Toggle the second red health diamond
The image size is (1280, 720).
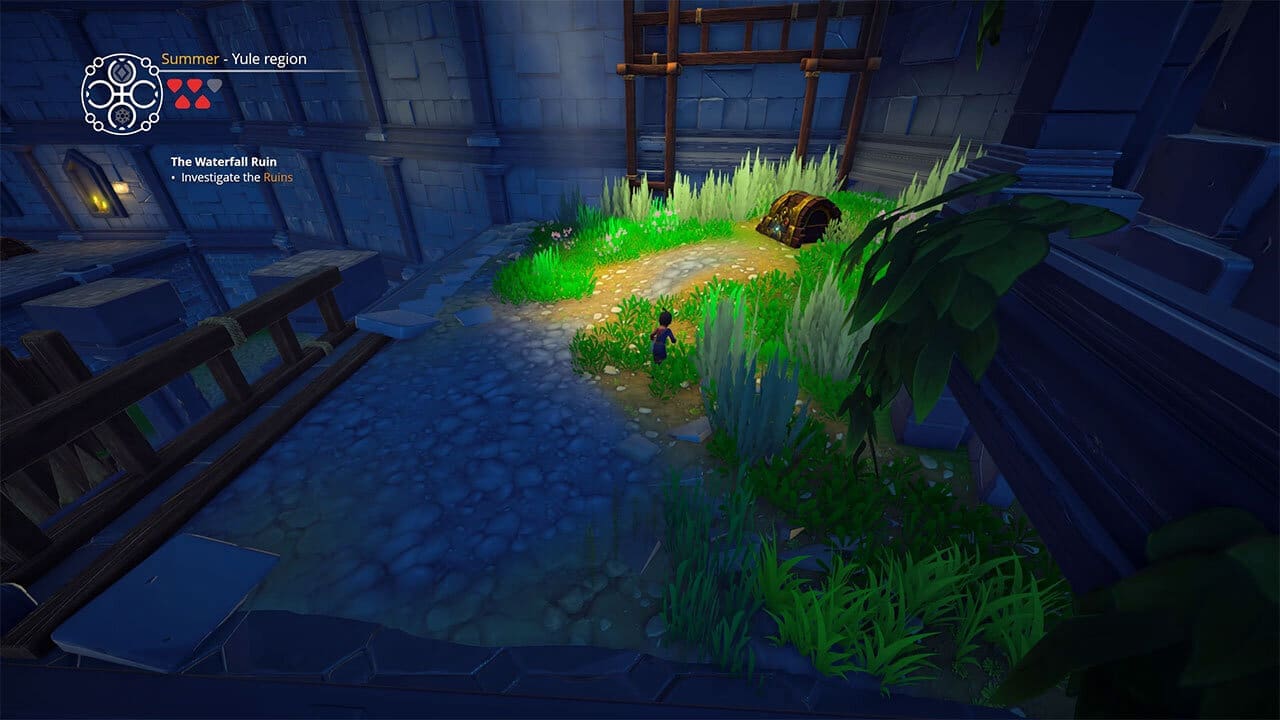point(194,86)
